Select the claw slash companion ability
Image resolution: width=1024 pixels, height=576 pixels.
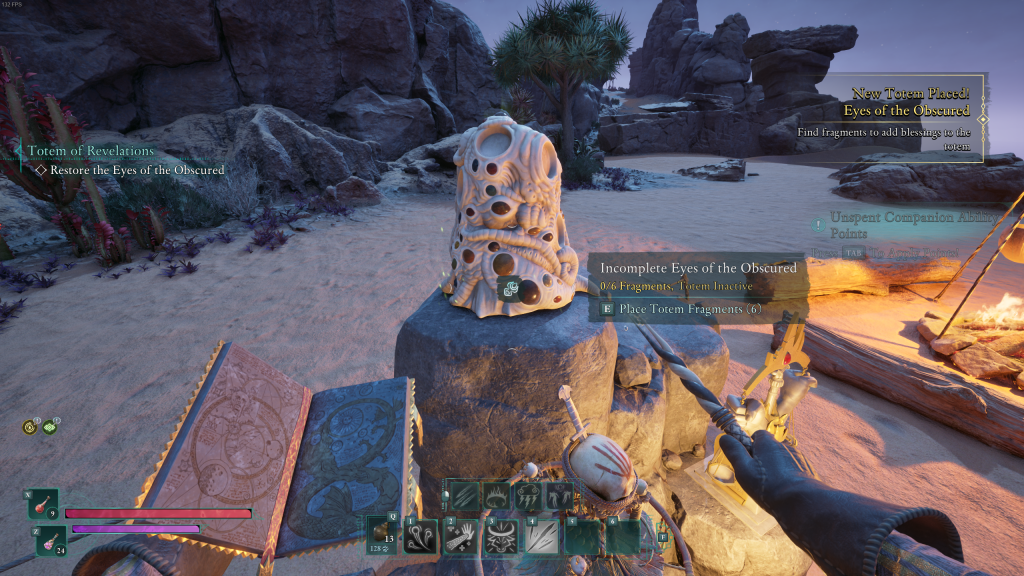(466, 496)
